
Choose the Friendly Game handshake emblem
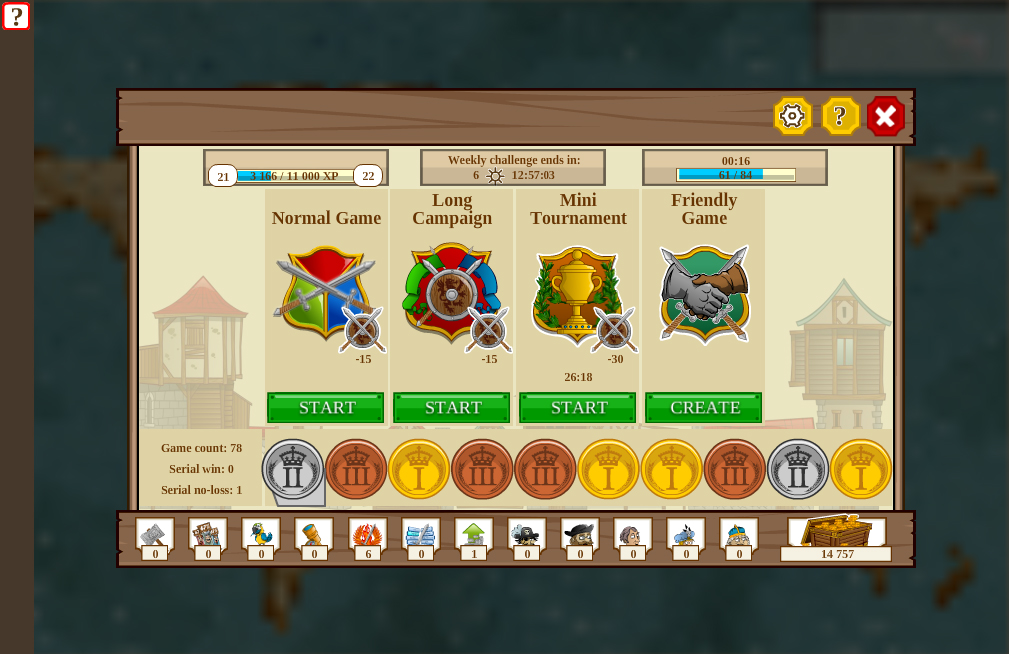704,292
